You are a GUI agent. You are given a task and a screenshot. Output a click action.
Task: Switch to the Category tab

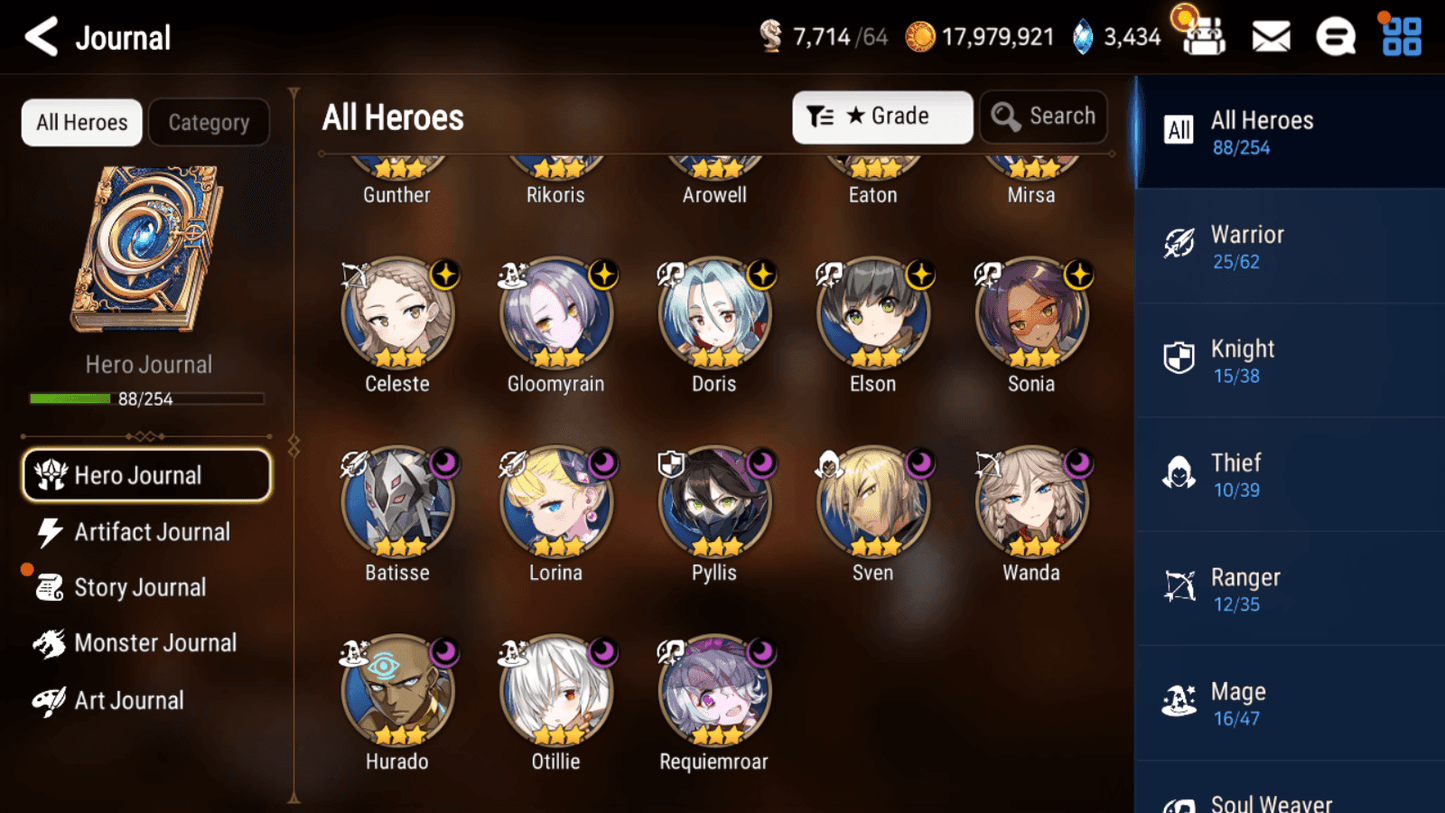coord(208,122)
